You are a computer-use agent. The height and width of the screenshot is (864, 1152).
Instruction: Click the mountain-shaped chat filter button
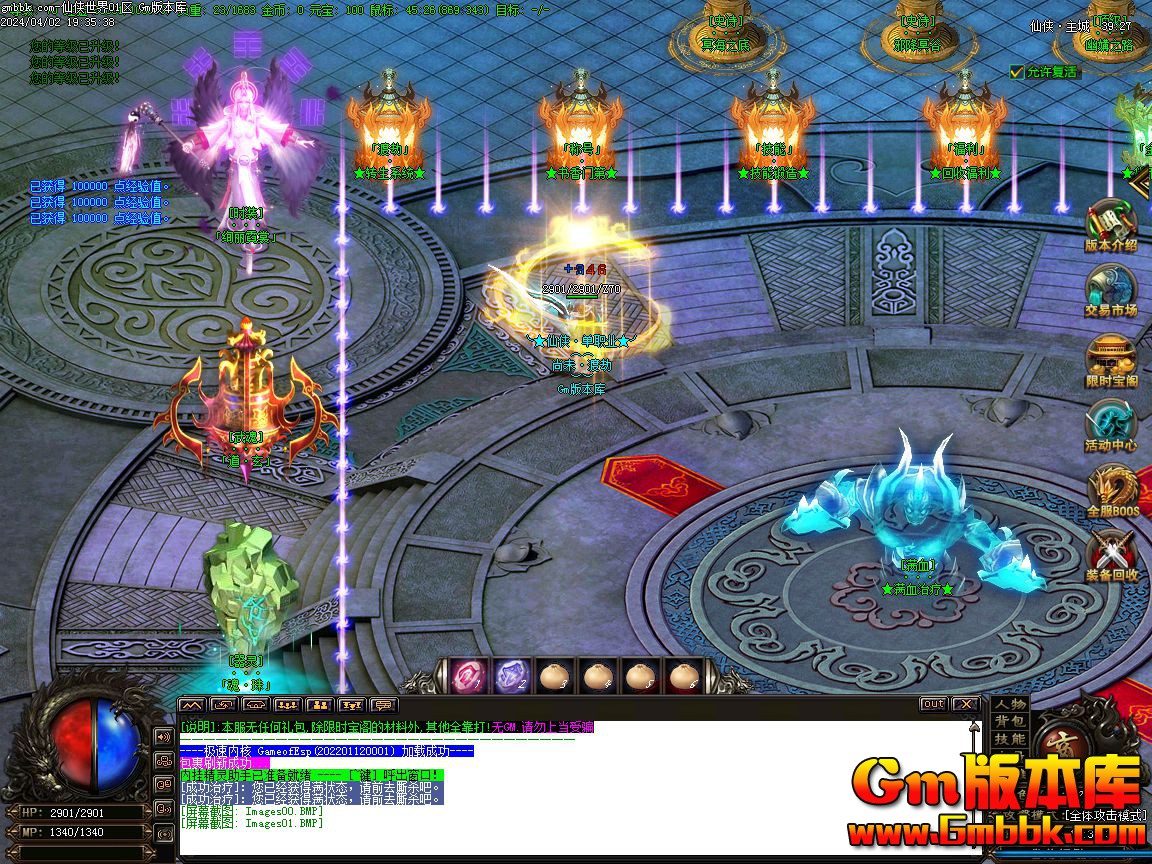pos(190,705)
